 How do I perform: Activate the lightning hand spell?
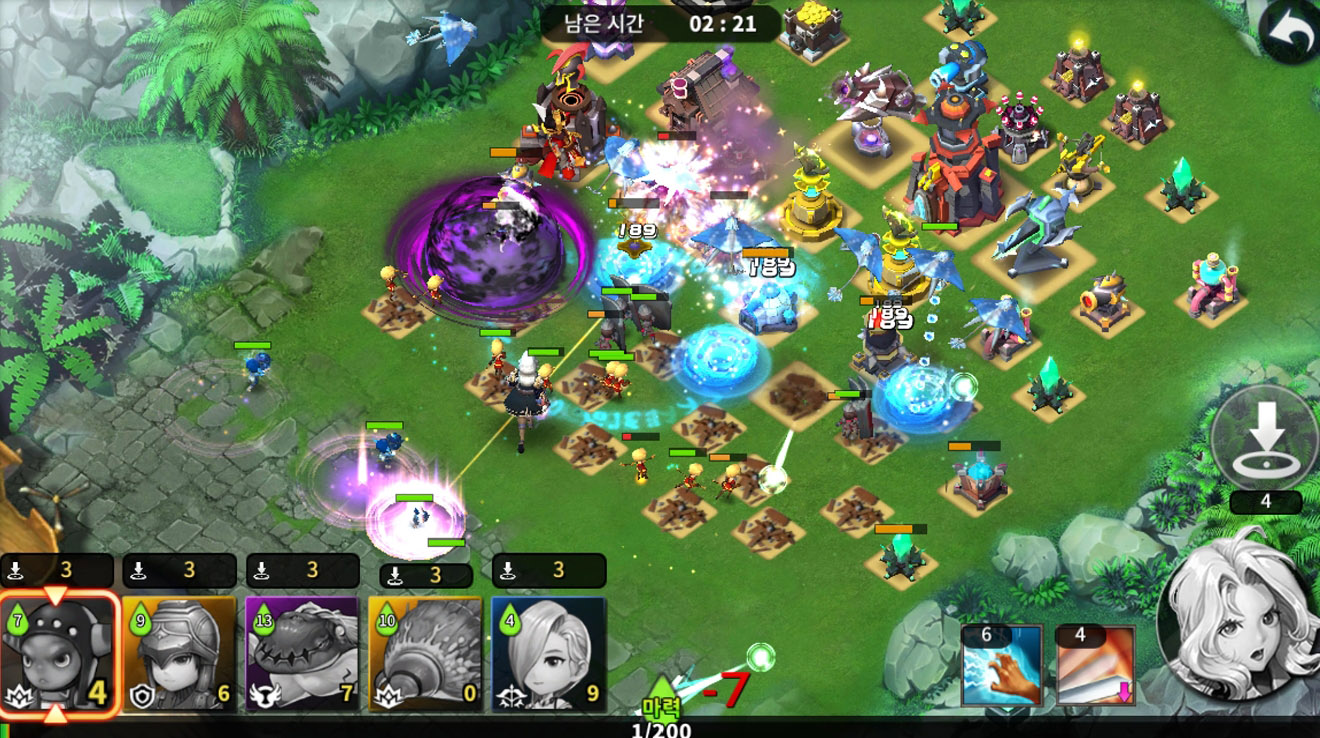(1002, 665)
